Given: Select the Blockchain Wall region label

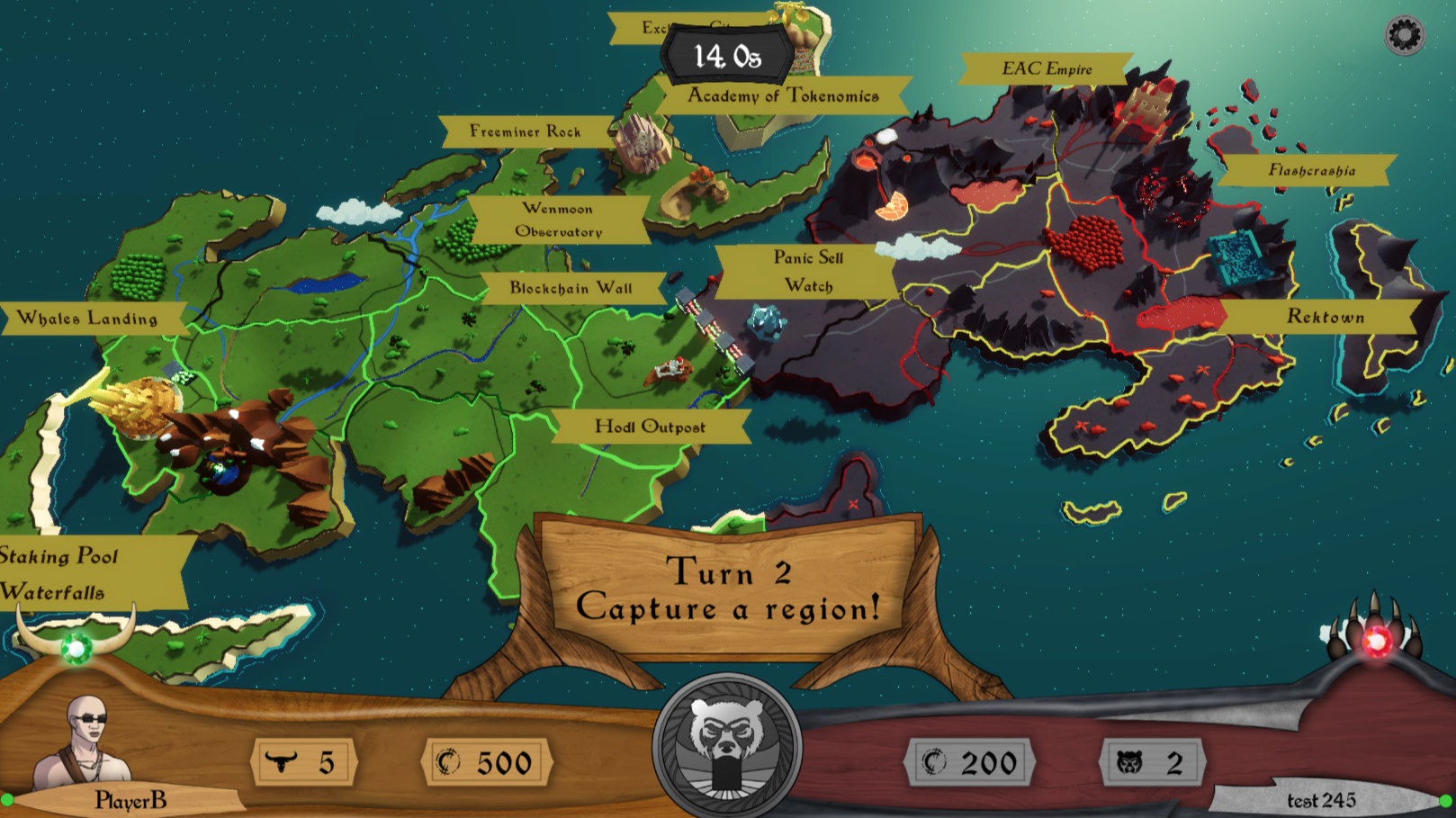Looking at the screenshot, I should click(x=571, y=288).
